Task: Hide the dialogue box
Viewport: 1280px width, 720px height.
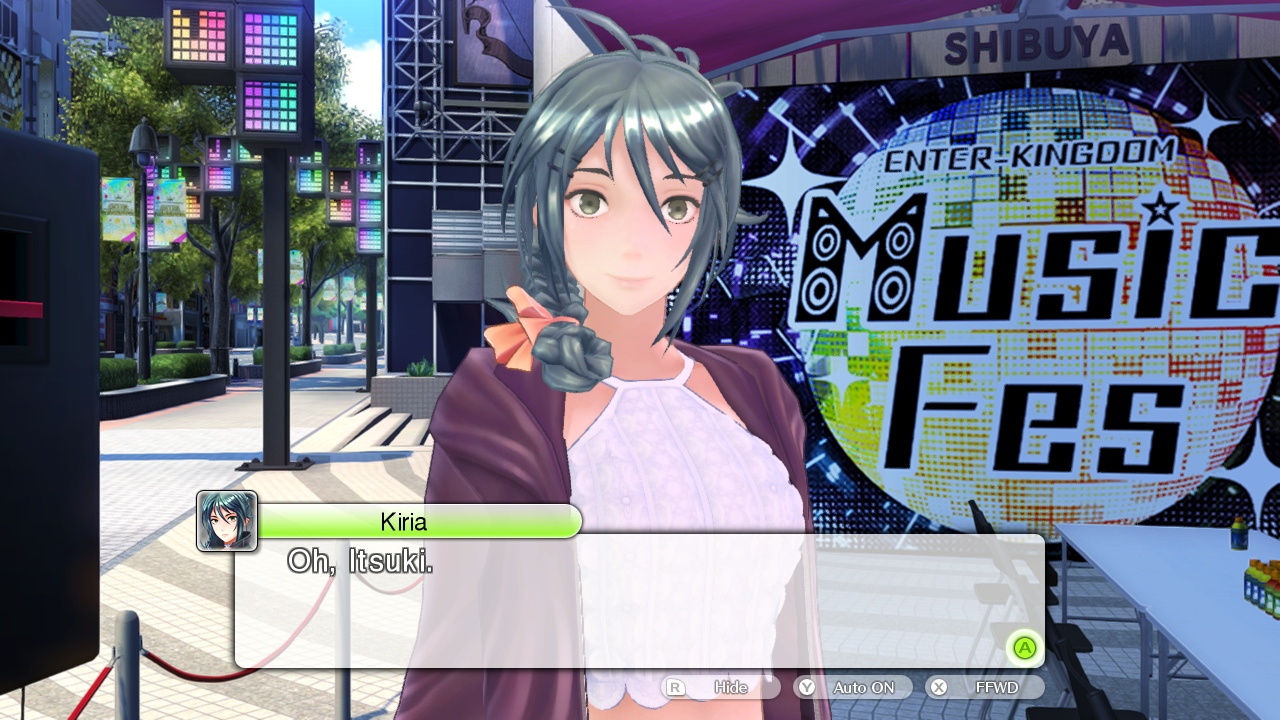Action: [x=720, y=688]
